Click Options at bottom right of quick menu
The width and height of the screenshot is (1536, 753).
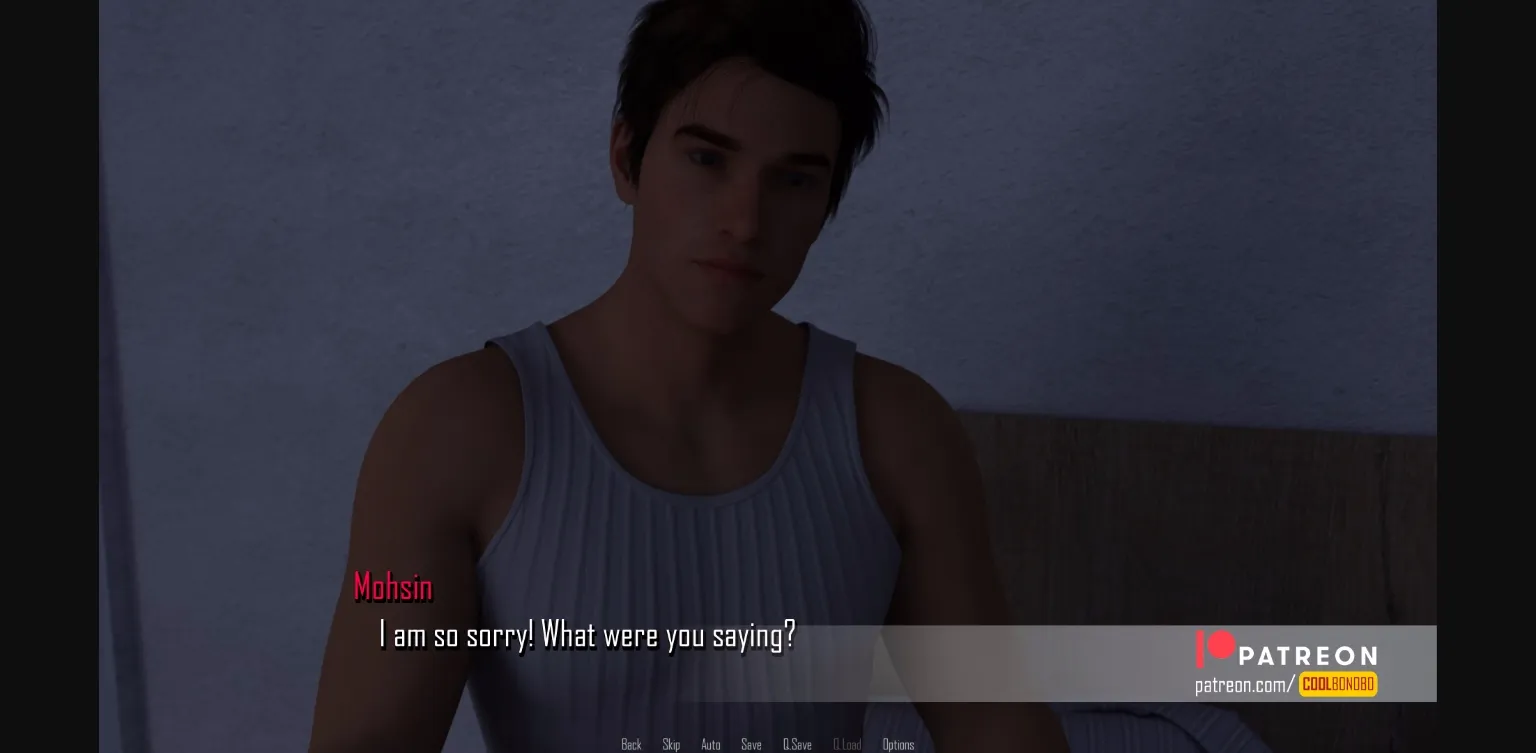[898, 744]
